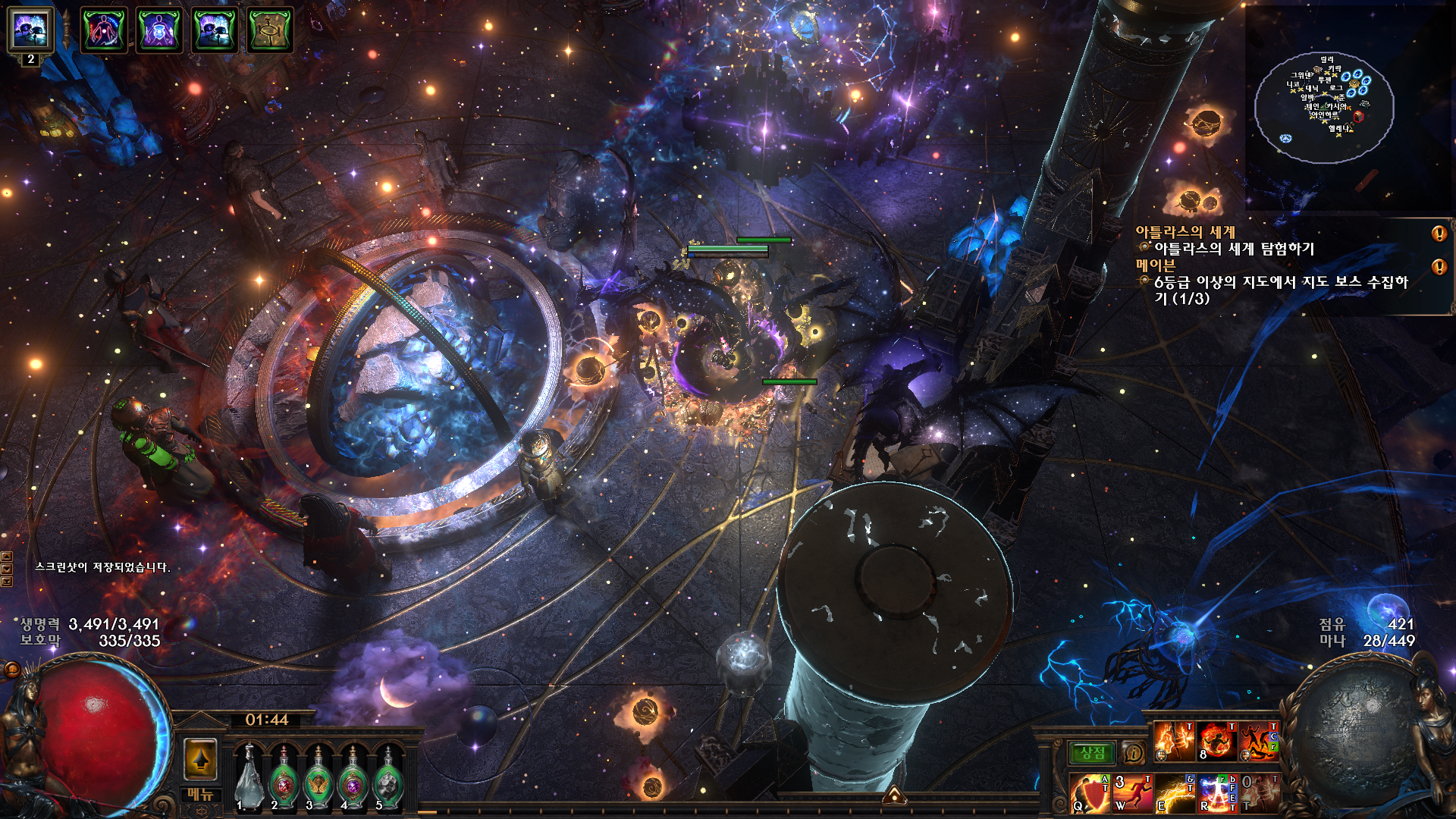Activate the red shield skill on Q

(x=1090, y=793)
